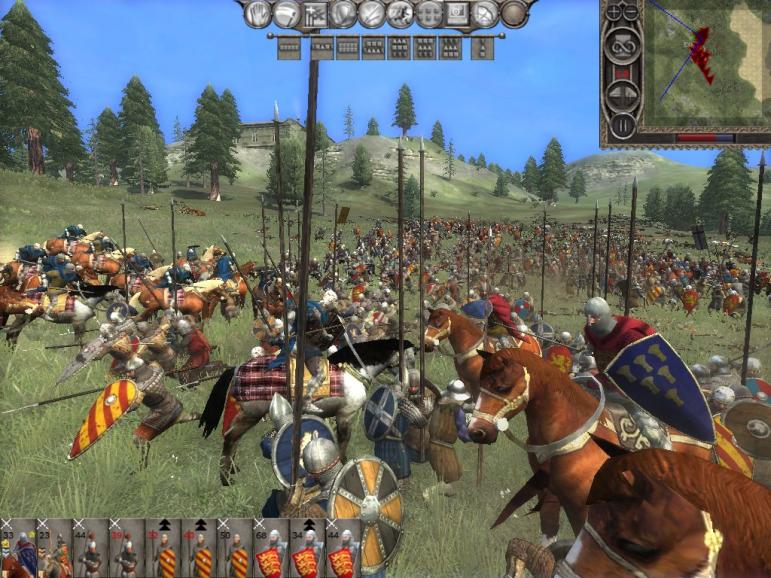This screenshot has height=578, width=771.
Task: Choose the narrow column group formation preset
Action: coord(481,46)
